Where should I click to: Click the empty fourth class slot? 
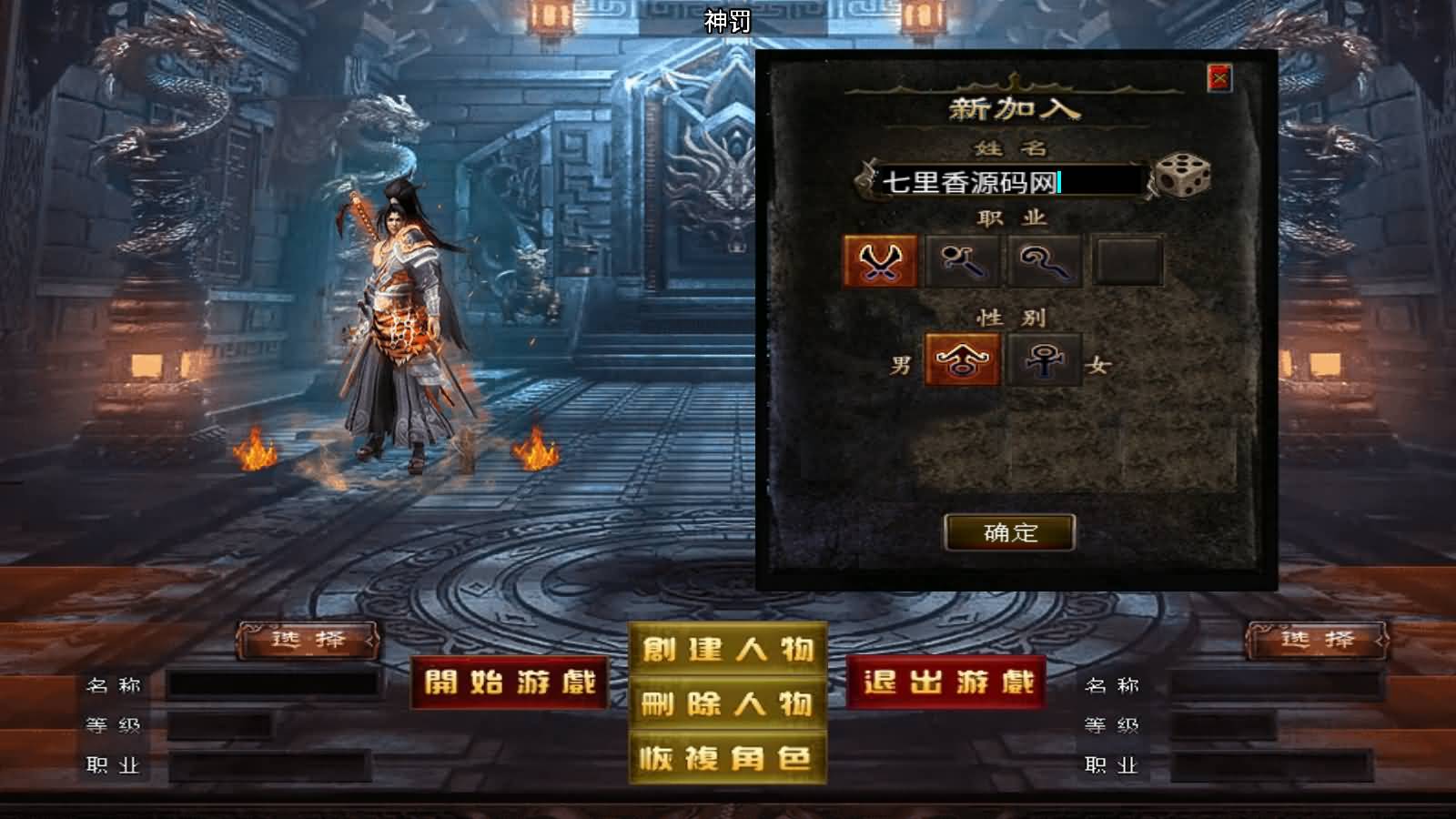click(x=1127, y=260)
